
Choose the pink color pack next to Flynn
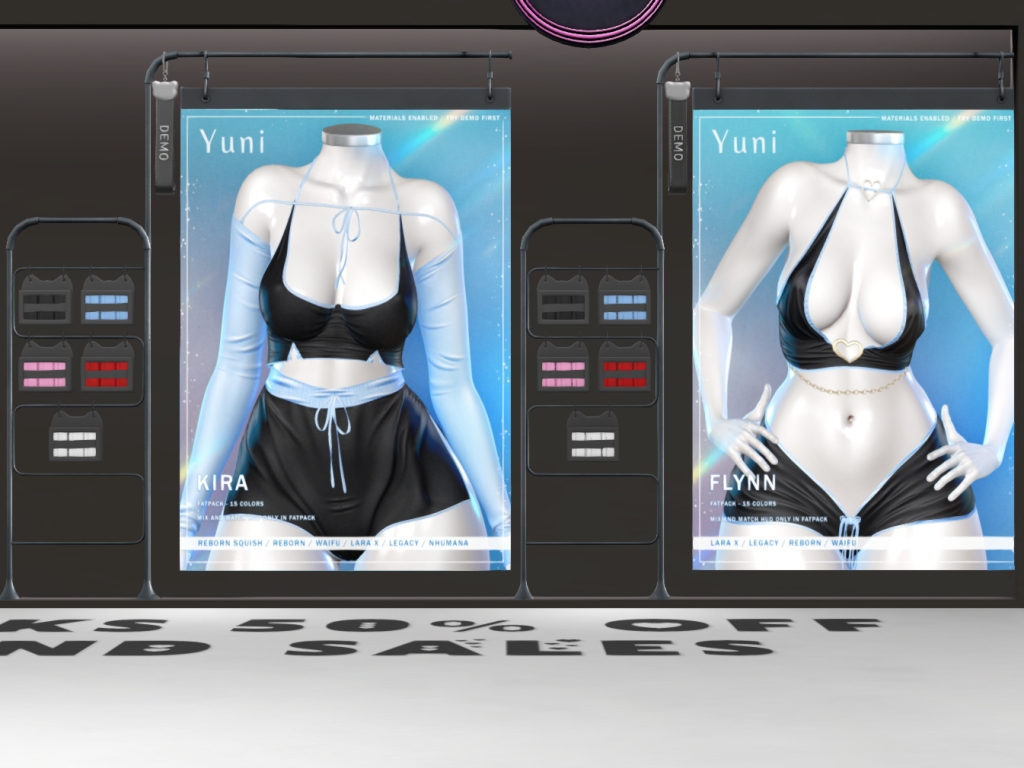coord(563,367)
